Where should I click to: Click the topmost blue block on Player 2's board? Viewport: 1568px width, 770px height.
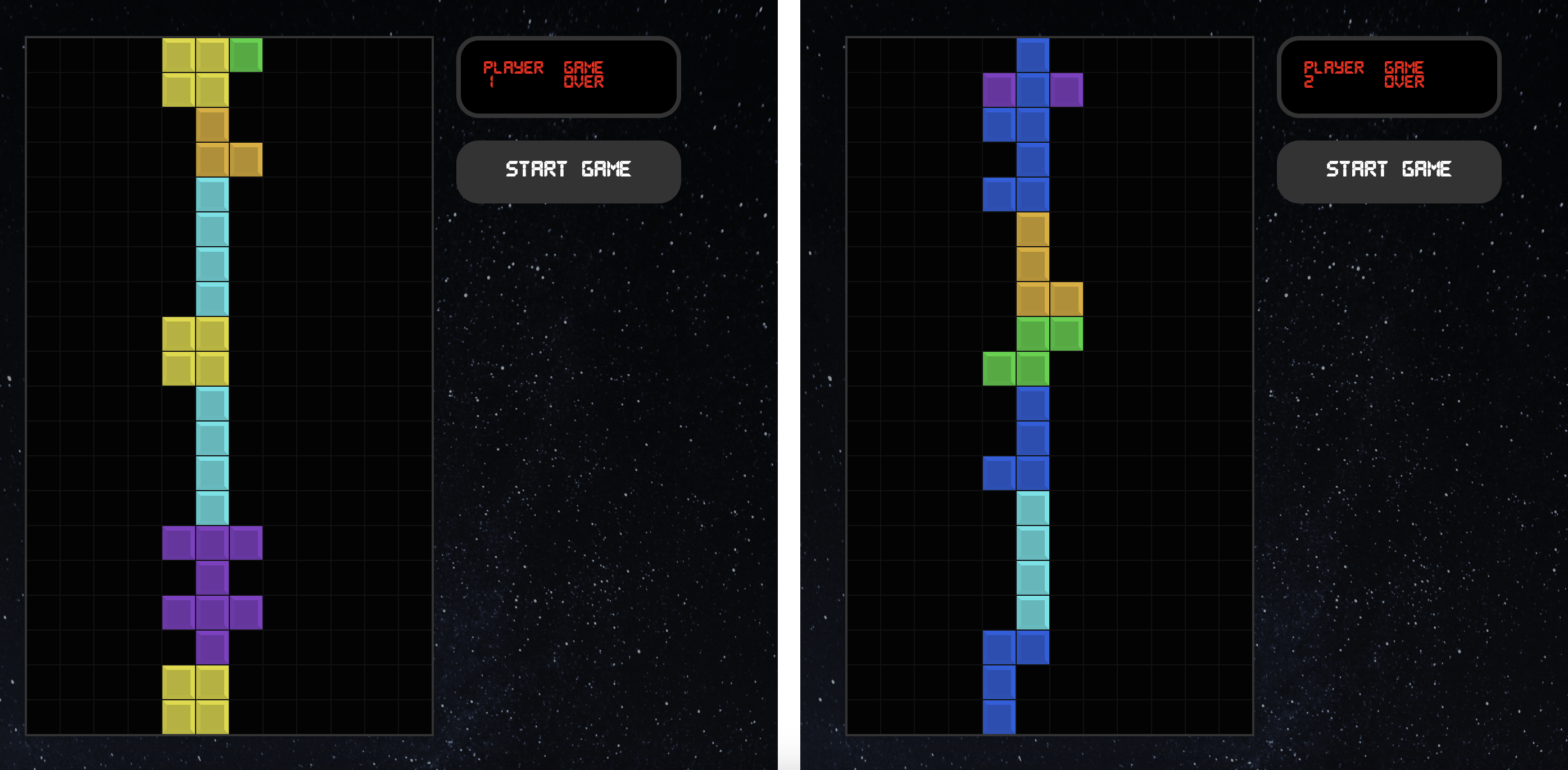[x=1033, y=55]
